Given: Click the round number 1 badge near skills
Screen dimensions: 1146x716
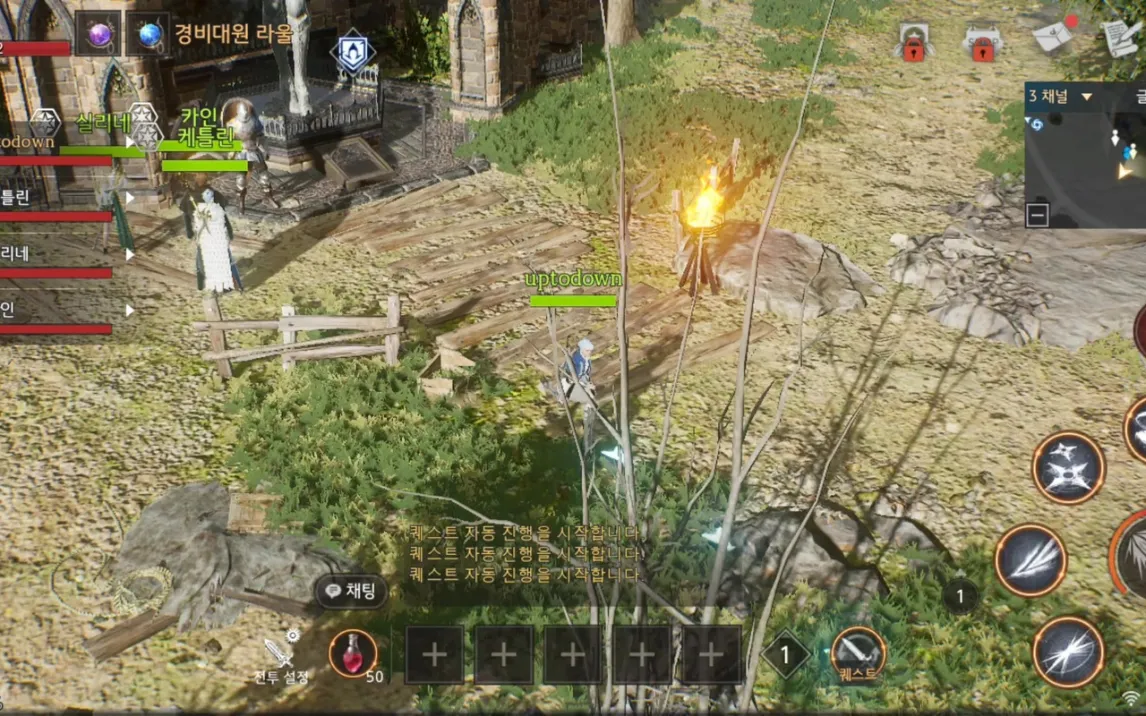Looking at the screenshot, I should pos(960,597).
